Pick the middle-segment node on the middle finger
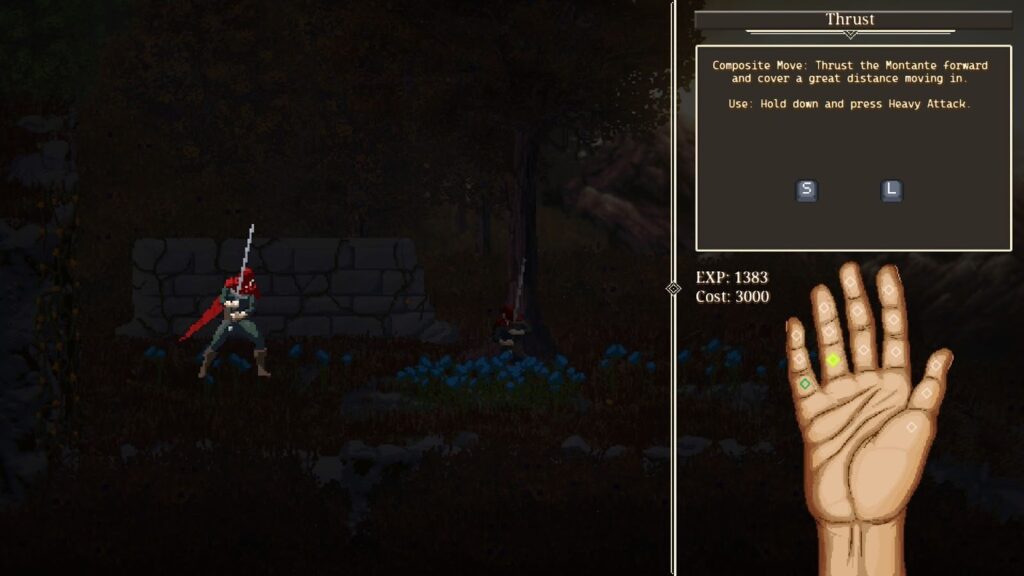 tap(857, 313)
